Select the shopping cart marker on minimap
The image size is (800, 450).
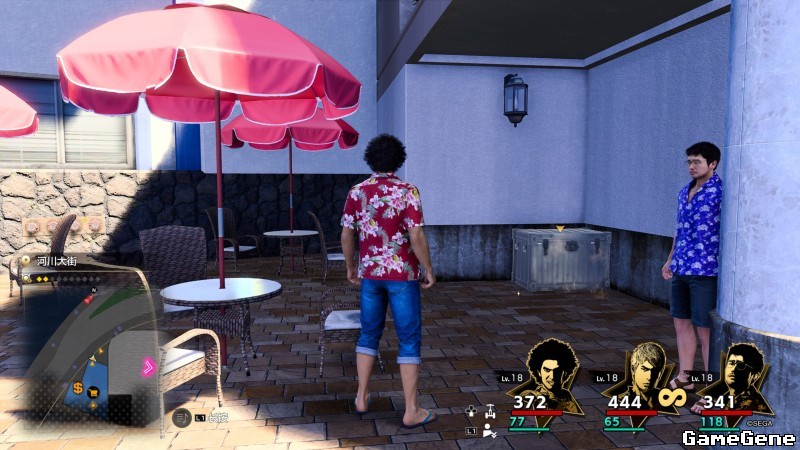point(93,392)
